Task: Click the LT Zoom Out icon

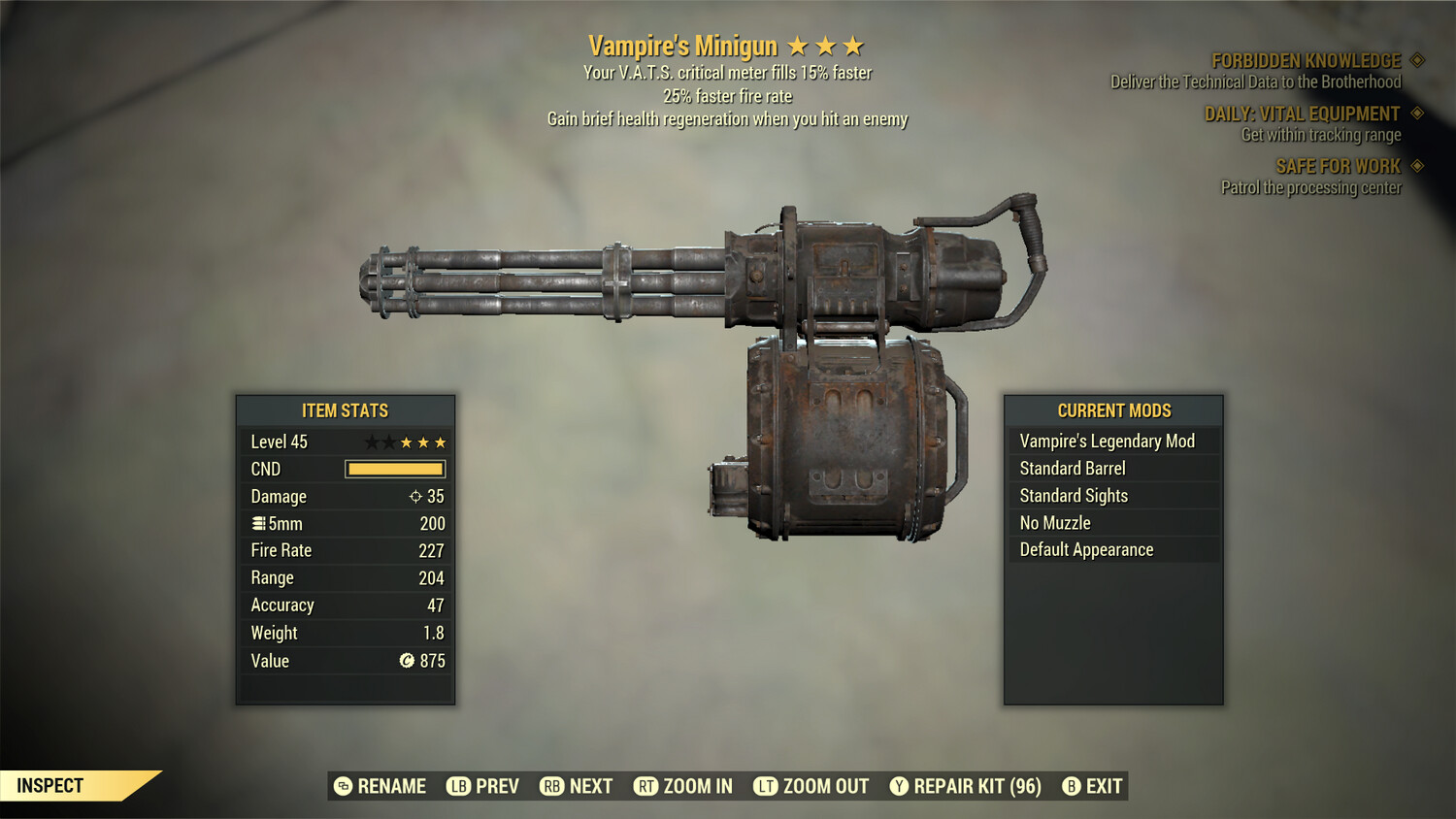Action: (x=767, y=786)
